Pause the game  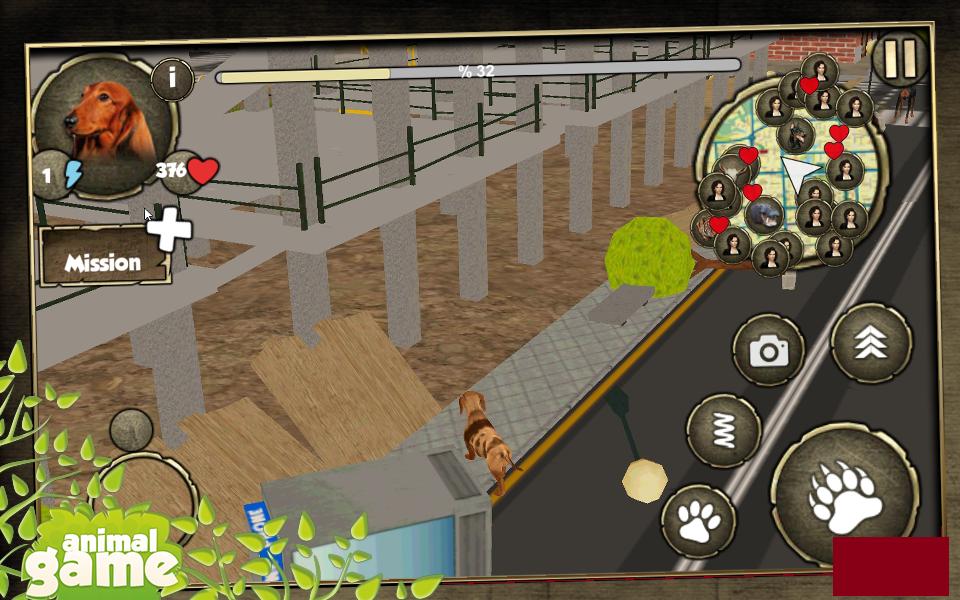coord(900,59)
